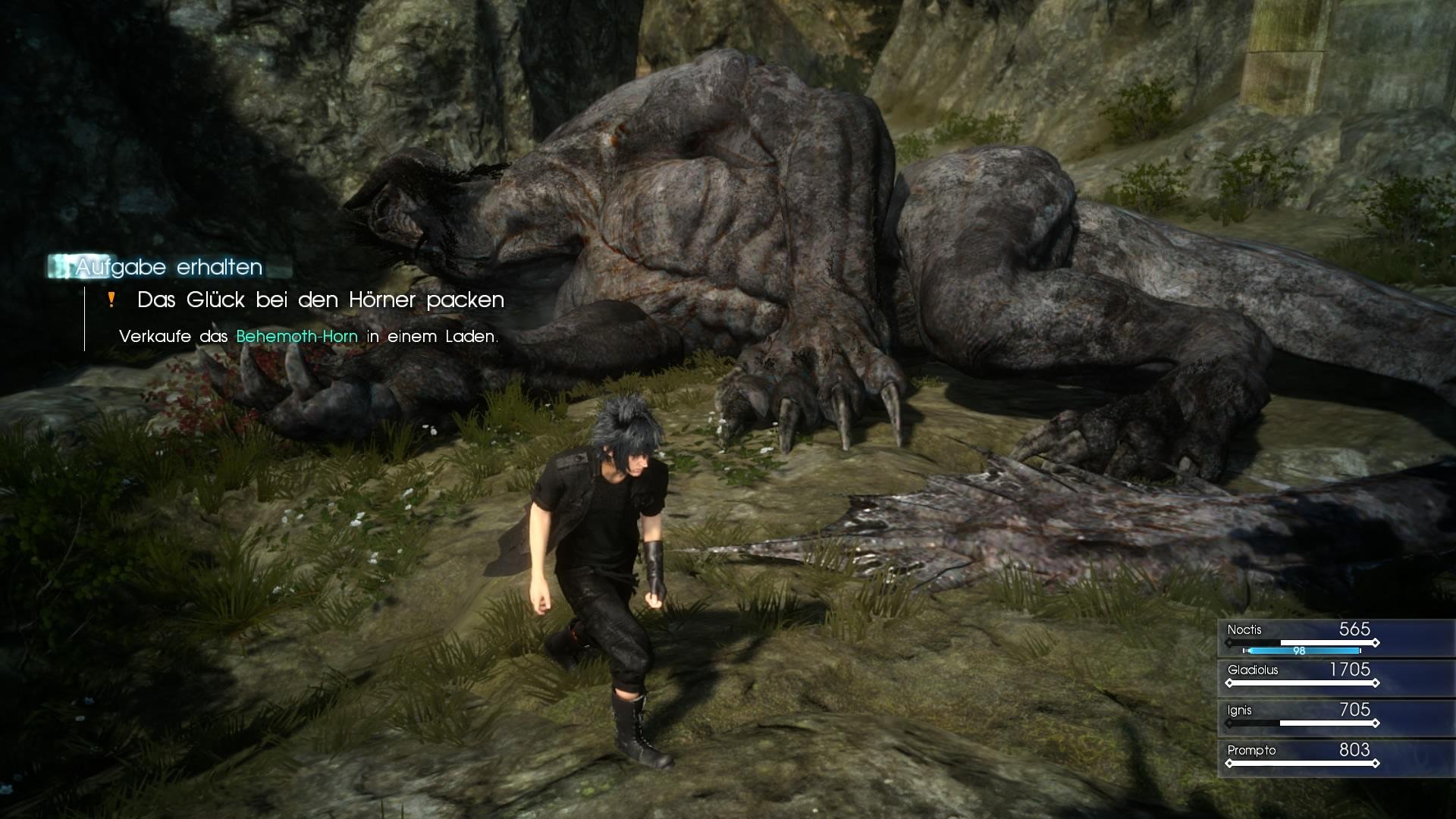Screen dimensions: 1456x819
Task: Toggle Prompto's party status panel
Action: pos(1335,757)
